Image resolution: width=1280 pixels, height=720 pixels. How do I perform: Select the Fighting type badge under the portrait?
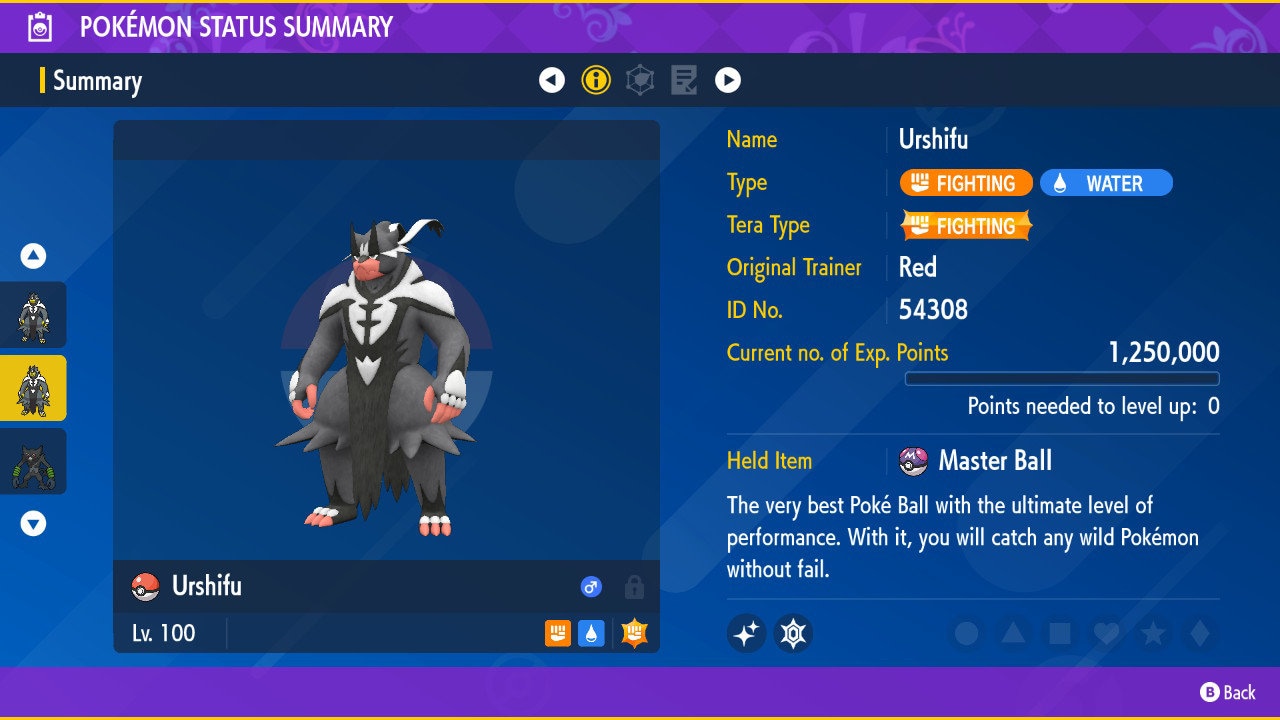coord(556,634)
